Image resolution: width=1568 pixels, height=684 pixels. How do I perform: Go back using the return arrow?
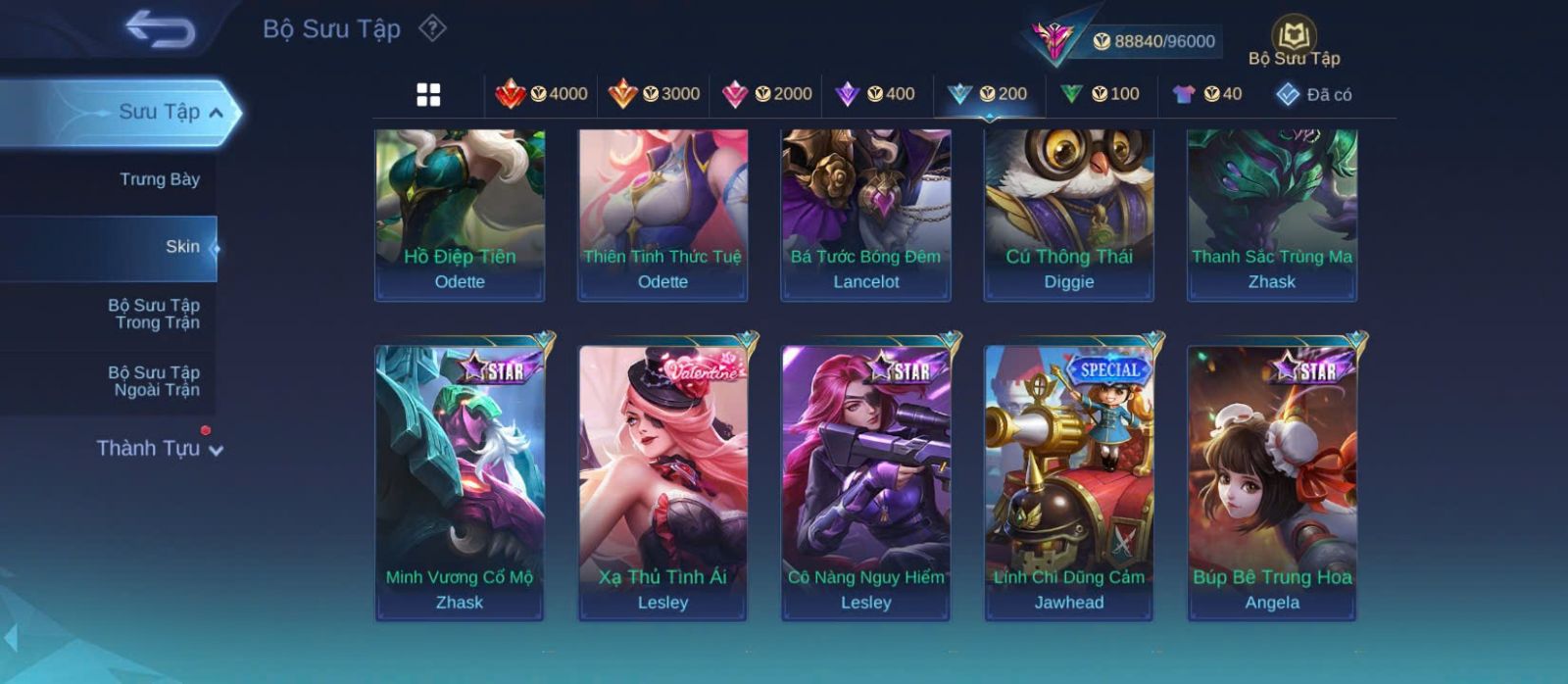160,29
